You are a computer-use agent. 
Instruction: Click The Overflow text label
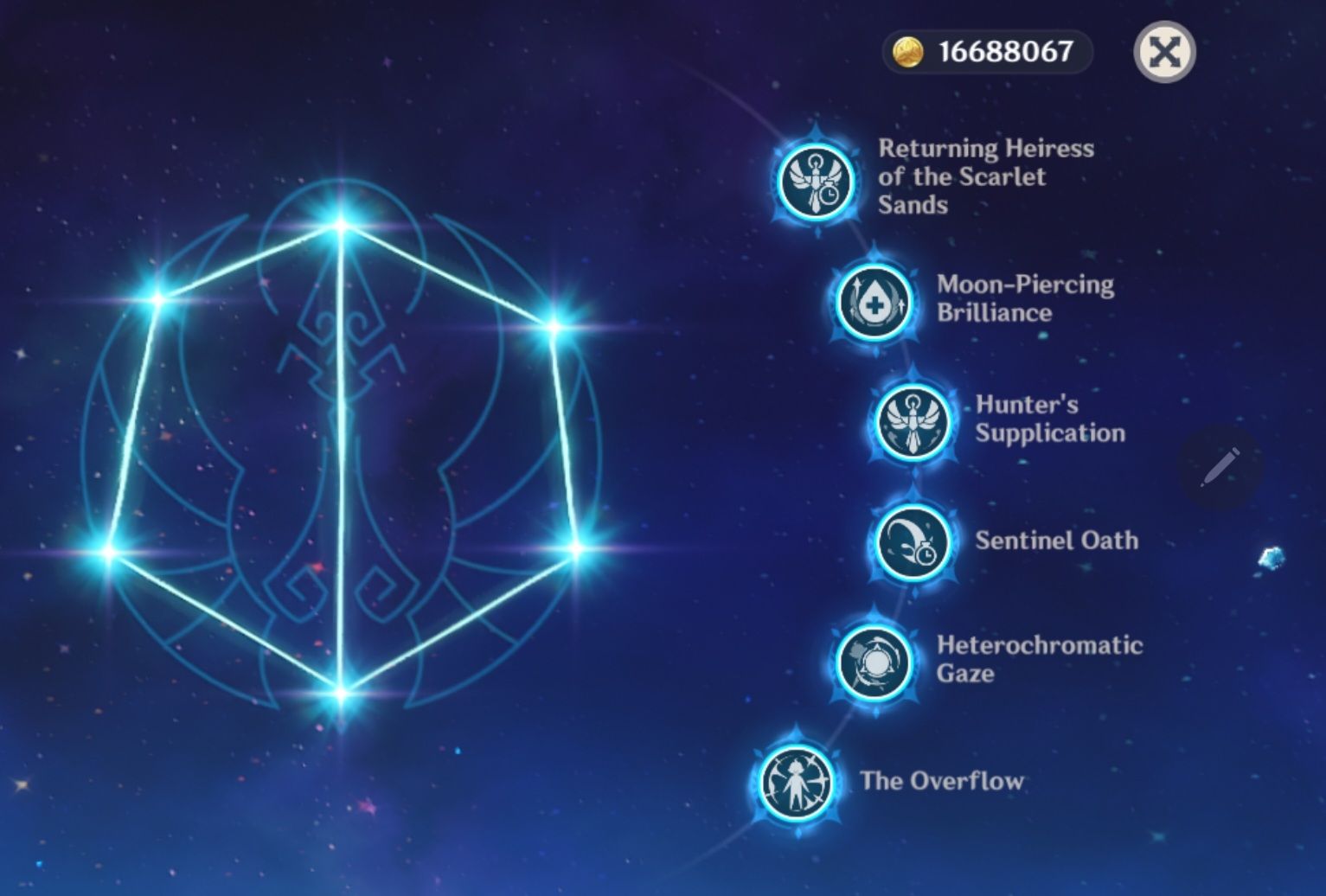[x=942, y=780]
